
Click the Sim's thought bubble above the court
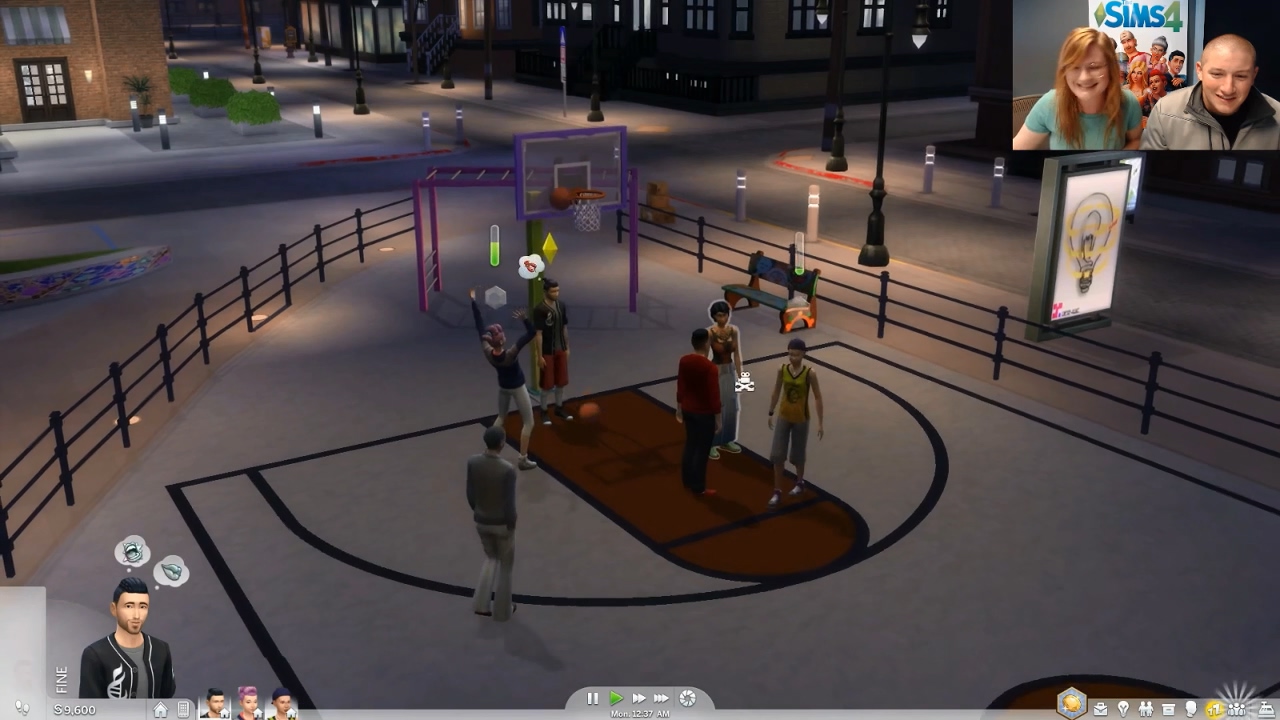530,265
